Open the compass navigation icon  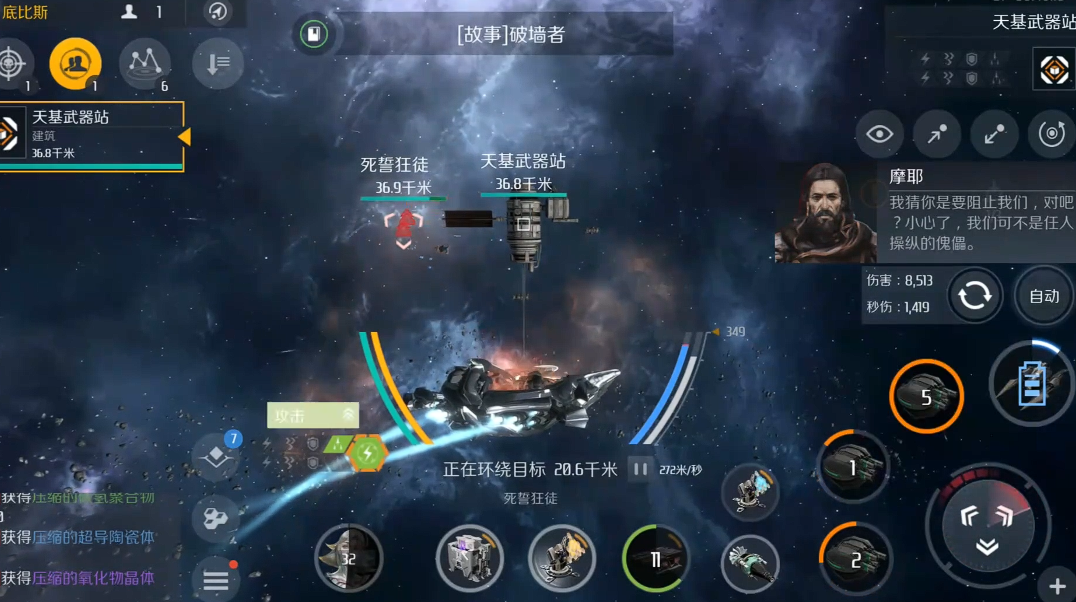click(x=217, y=12)
